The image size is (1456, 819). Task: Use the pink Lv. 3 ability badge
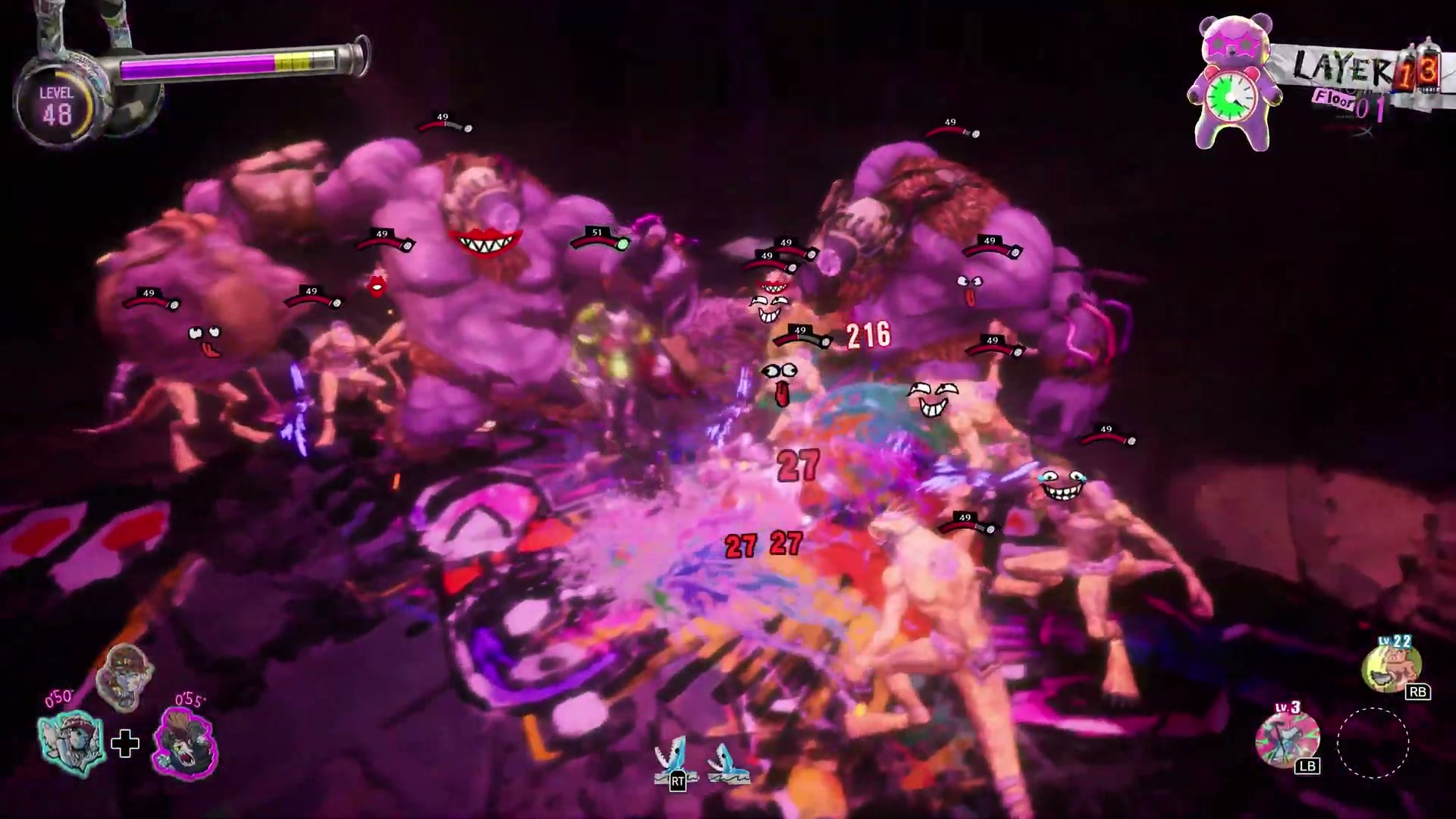(x=1287, y=738)
